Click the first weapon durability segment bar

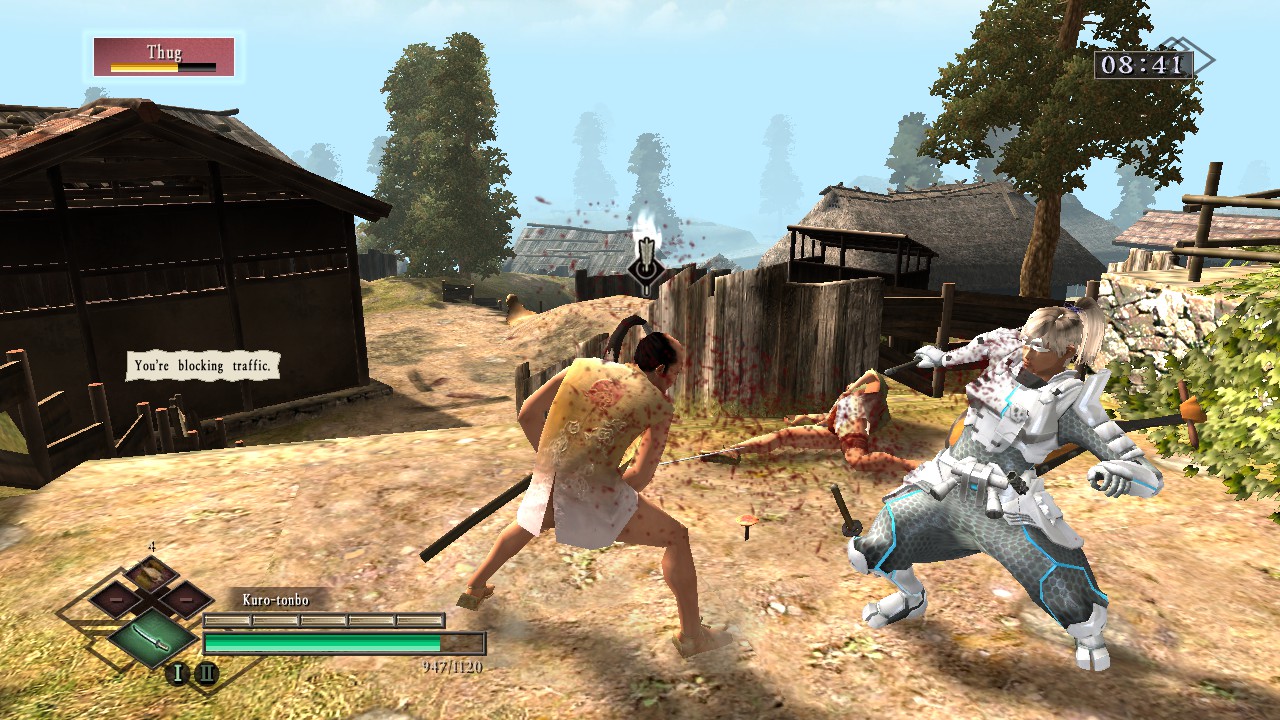(227, 619)
